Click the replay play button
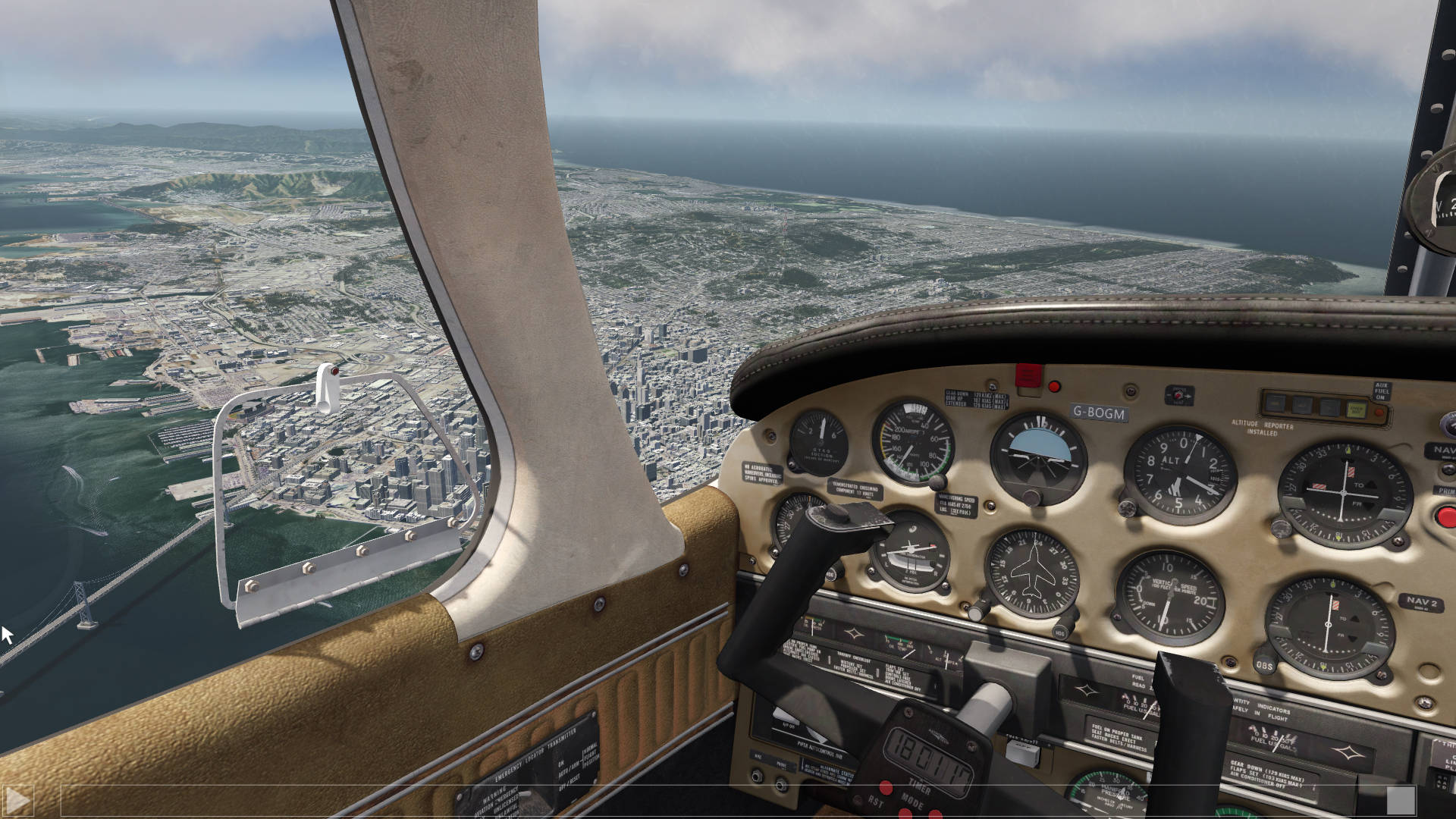 click(18, 800)
